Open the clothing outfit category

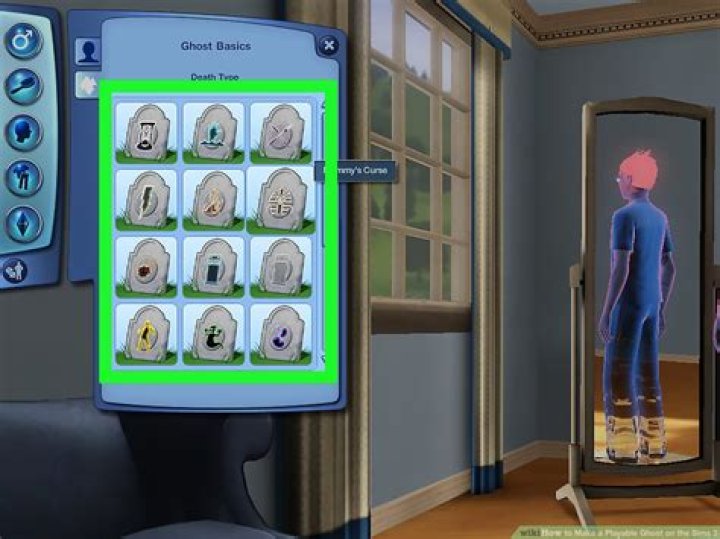coord(22,177)
